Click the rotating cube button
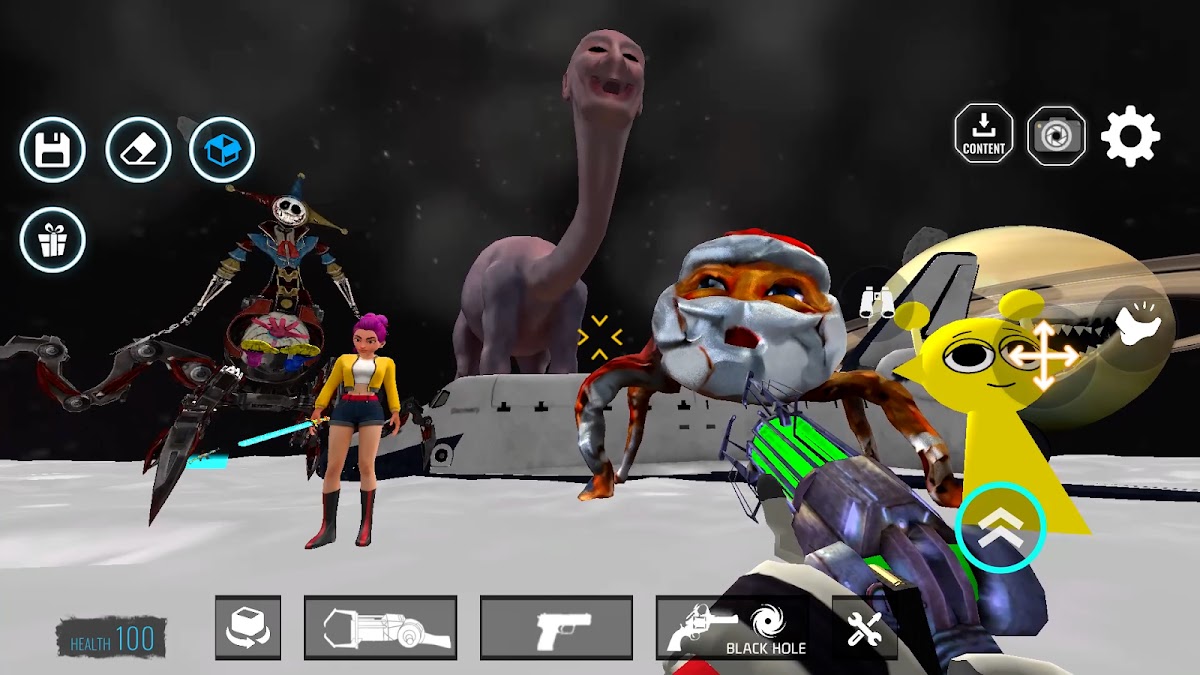This screenshot has height=675, width=1200. 247,628
